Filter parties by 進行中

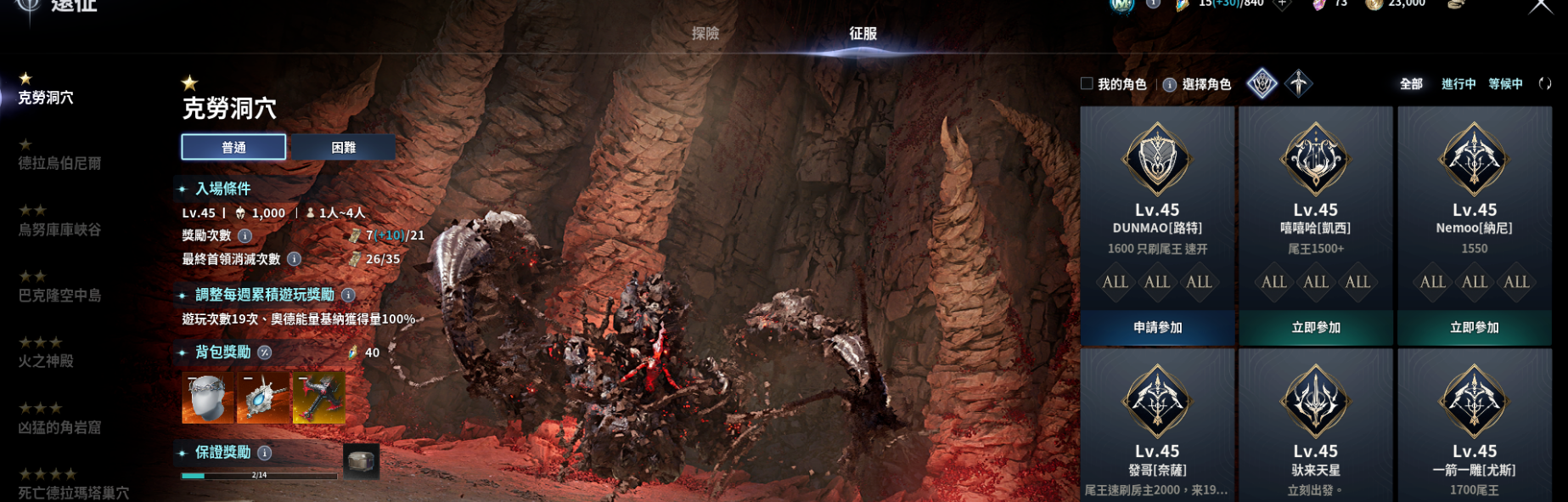(1458, 83)
